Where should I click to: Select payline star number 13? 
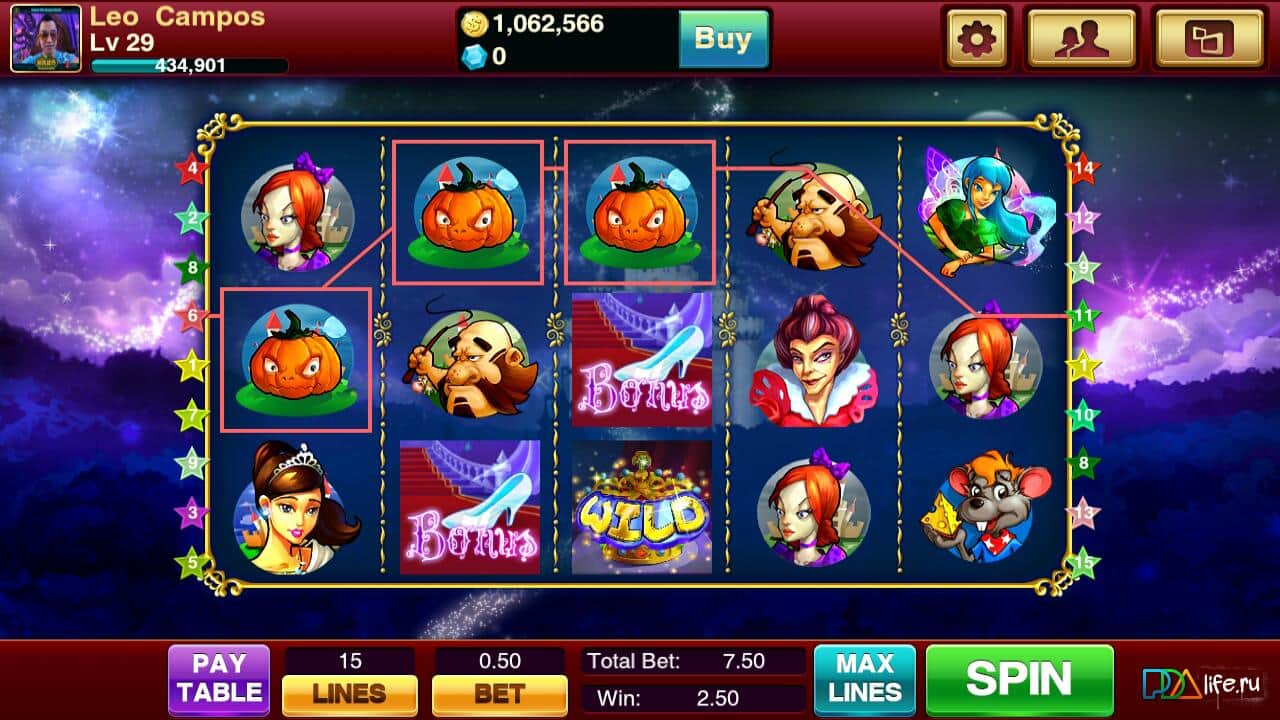(1083, 513)
